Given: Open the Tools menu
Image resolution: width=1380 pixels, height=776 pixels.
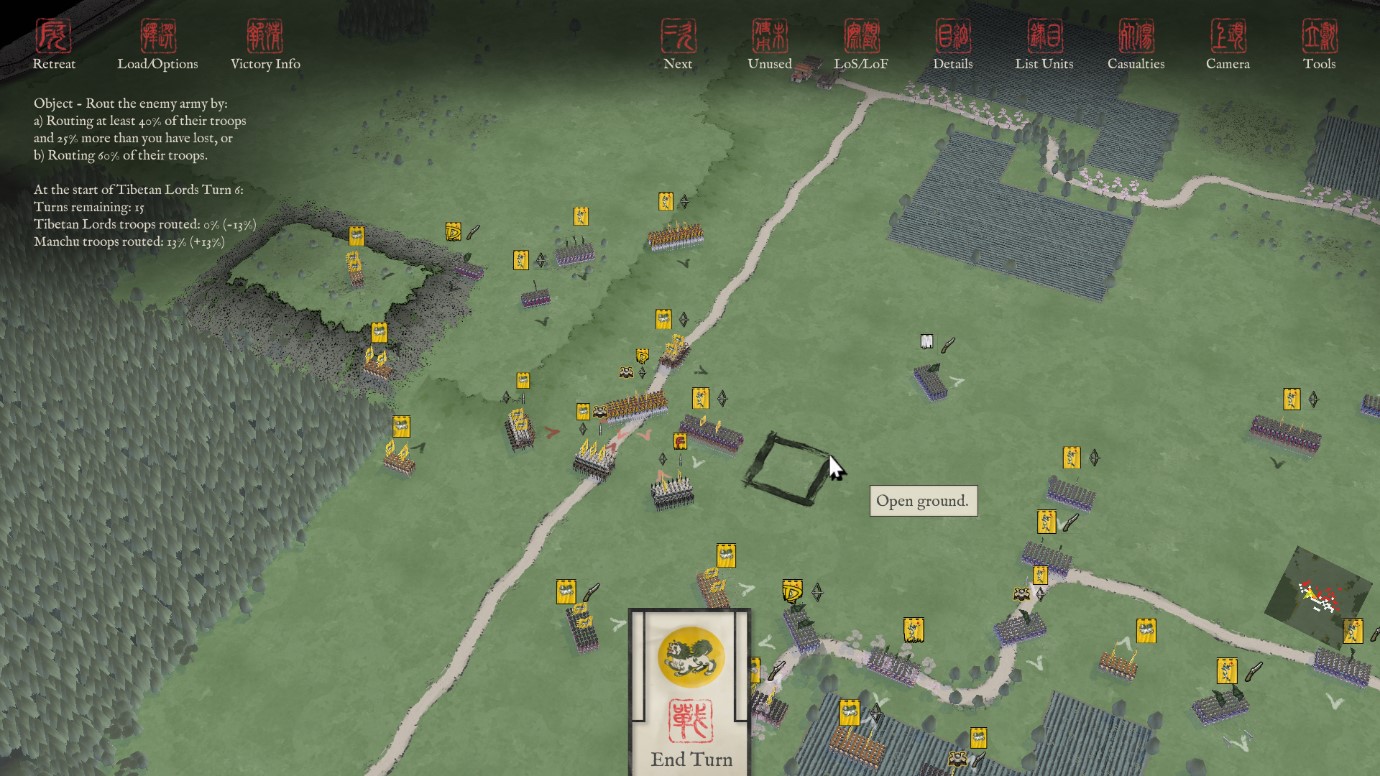Looking at the screenshot, I should (1319, 45).
